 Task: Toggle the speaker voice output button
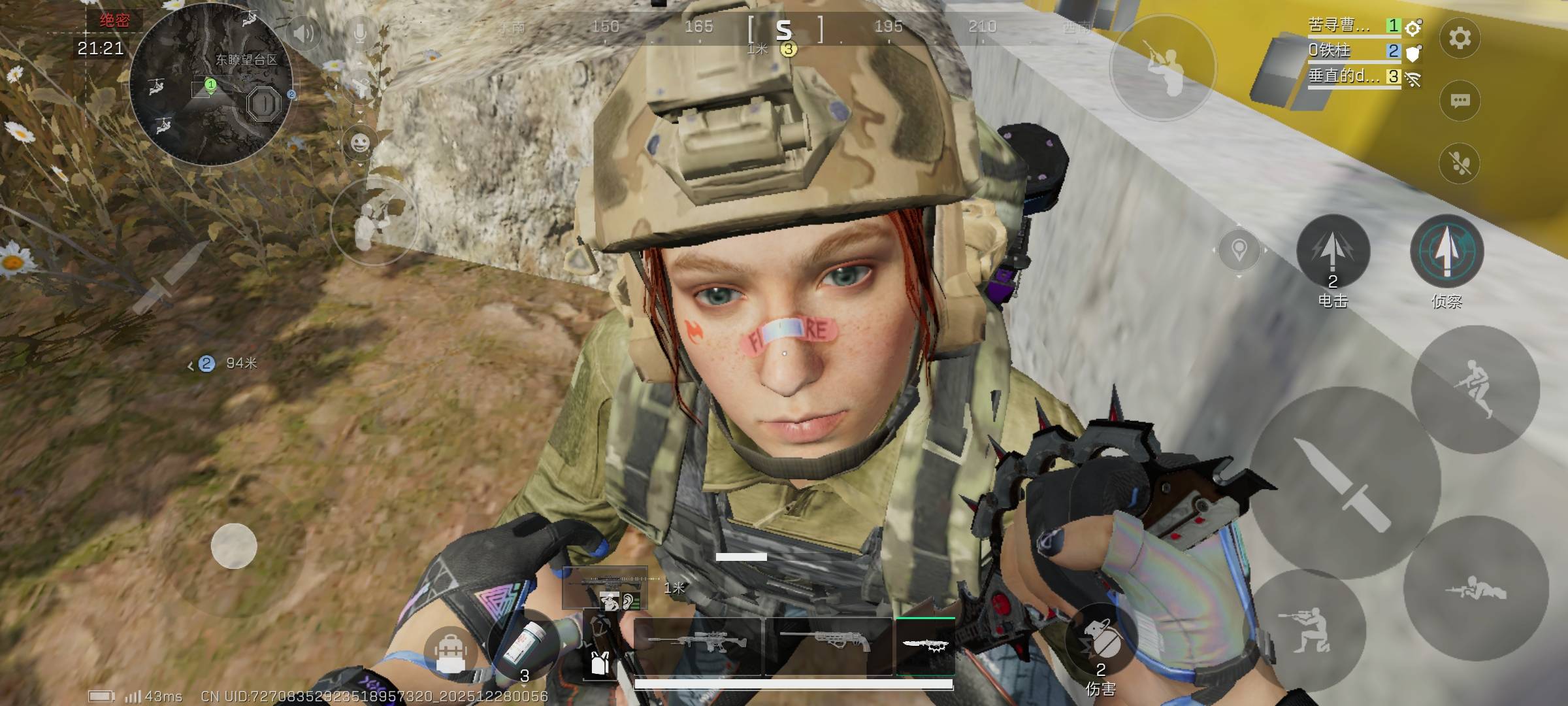304,33
